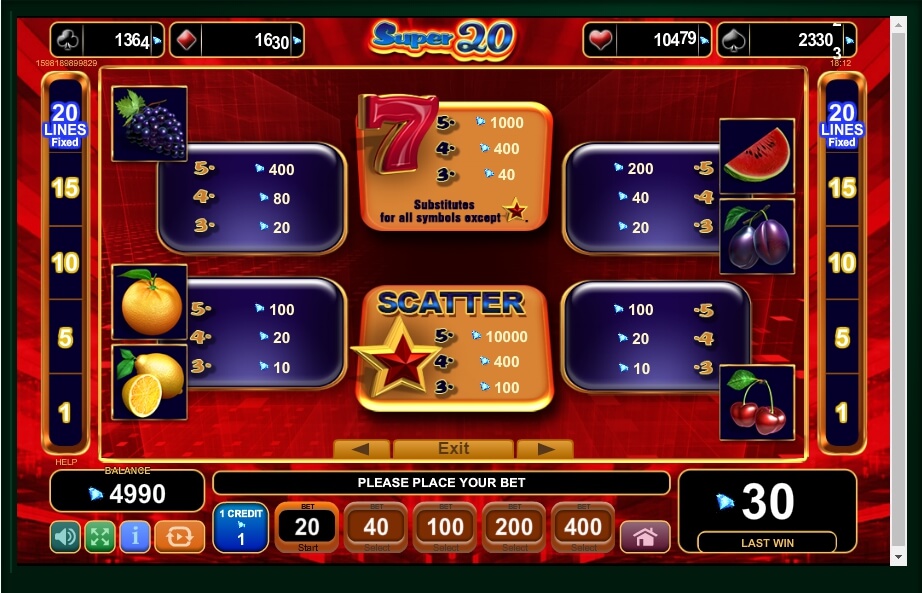Click the clubs jackpot counter

[x=107, y=40]
